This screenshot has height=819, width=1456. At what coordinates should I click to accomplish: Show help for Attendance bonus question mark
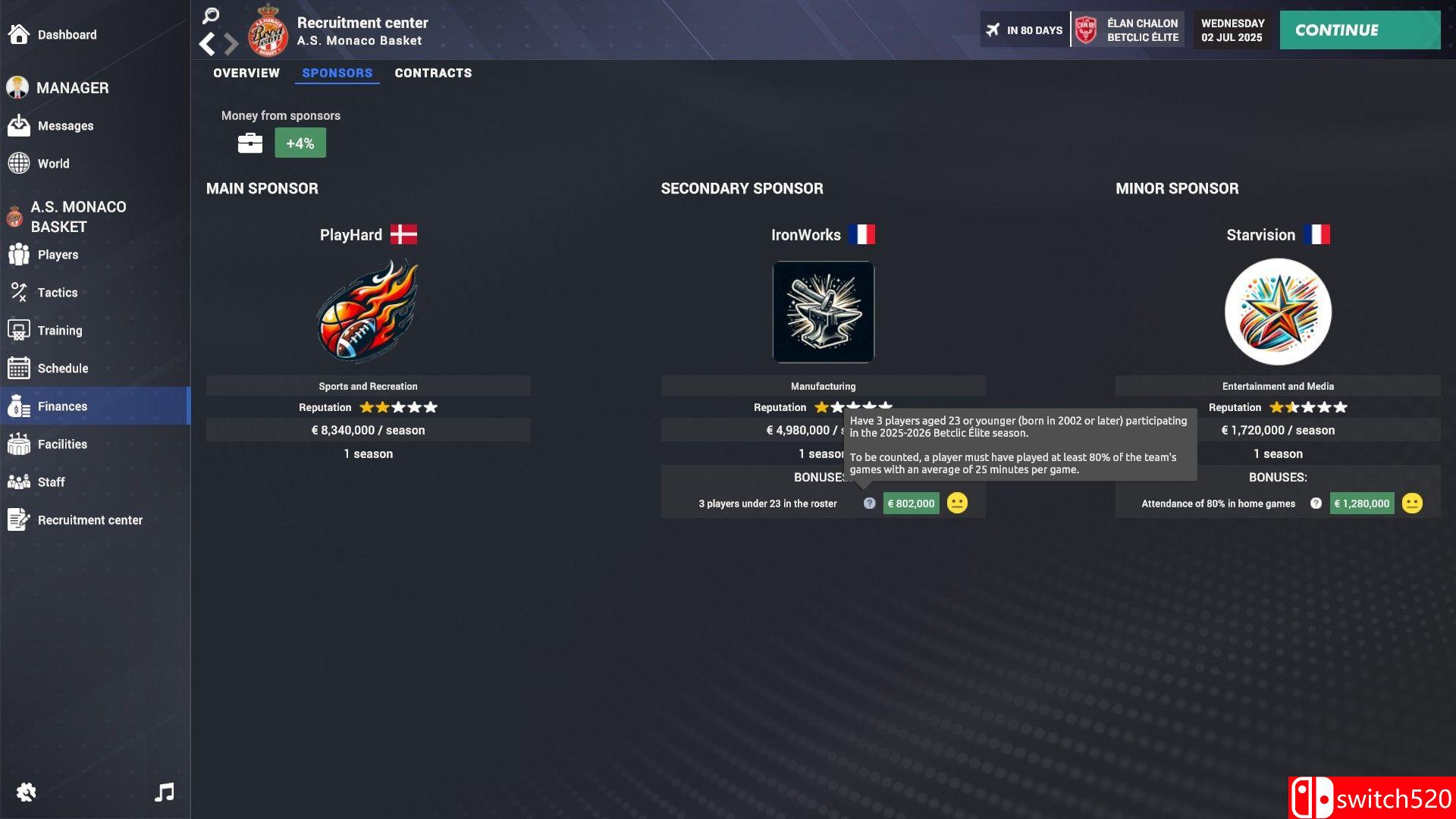pos(1316,504)
